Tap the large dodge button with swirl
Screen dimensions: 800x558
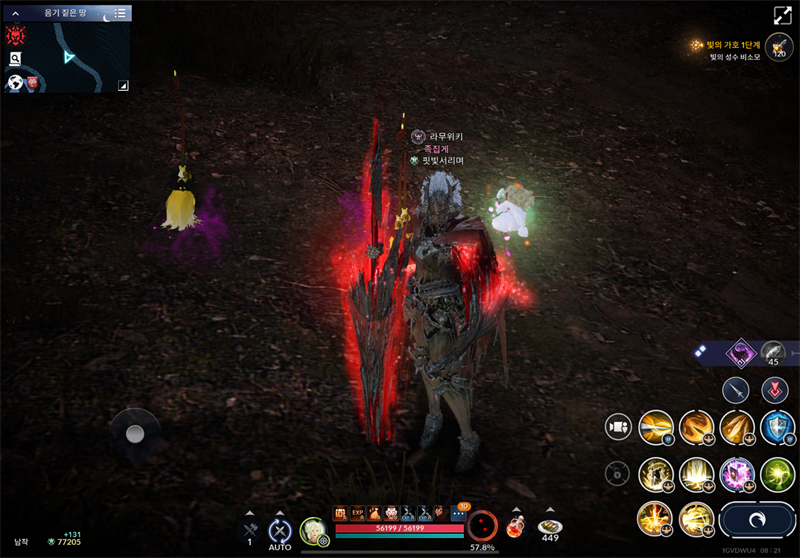[756, 521]
